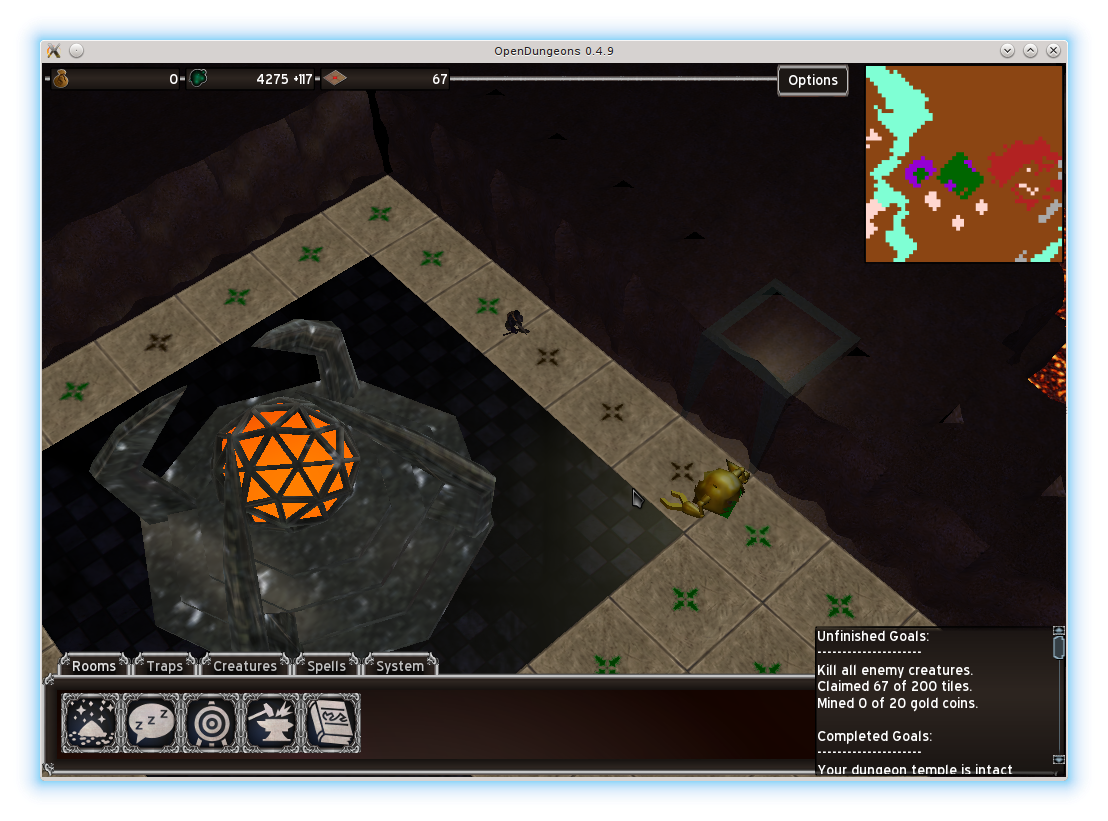Close the OpenDungeons window

pos(1053,51)
